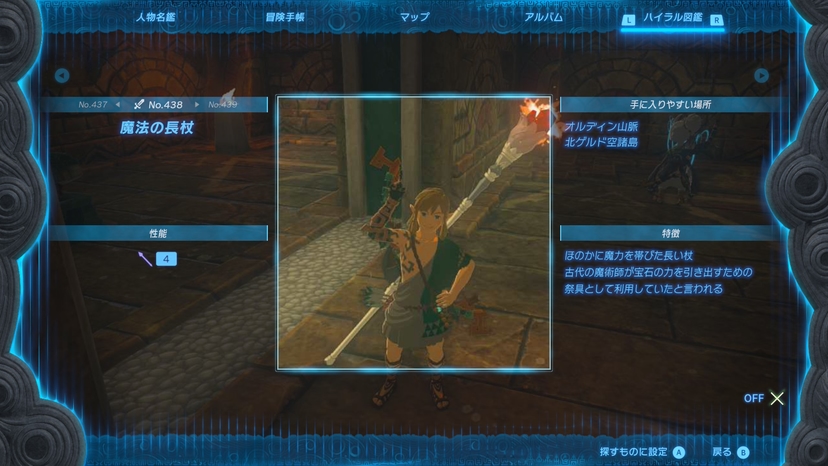Go back with the 戻る button

730,452
